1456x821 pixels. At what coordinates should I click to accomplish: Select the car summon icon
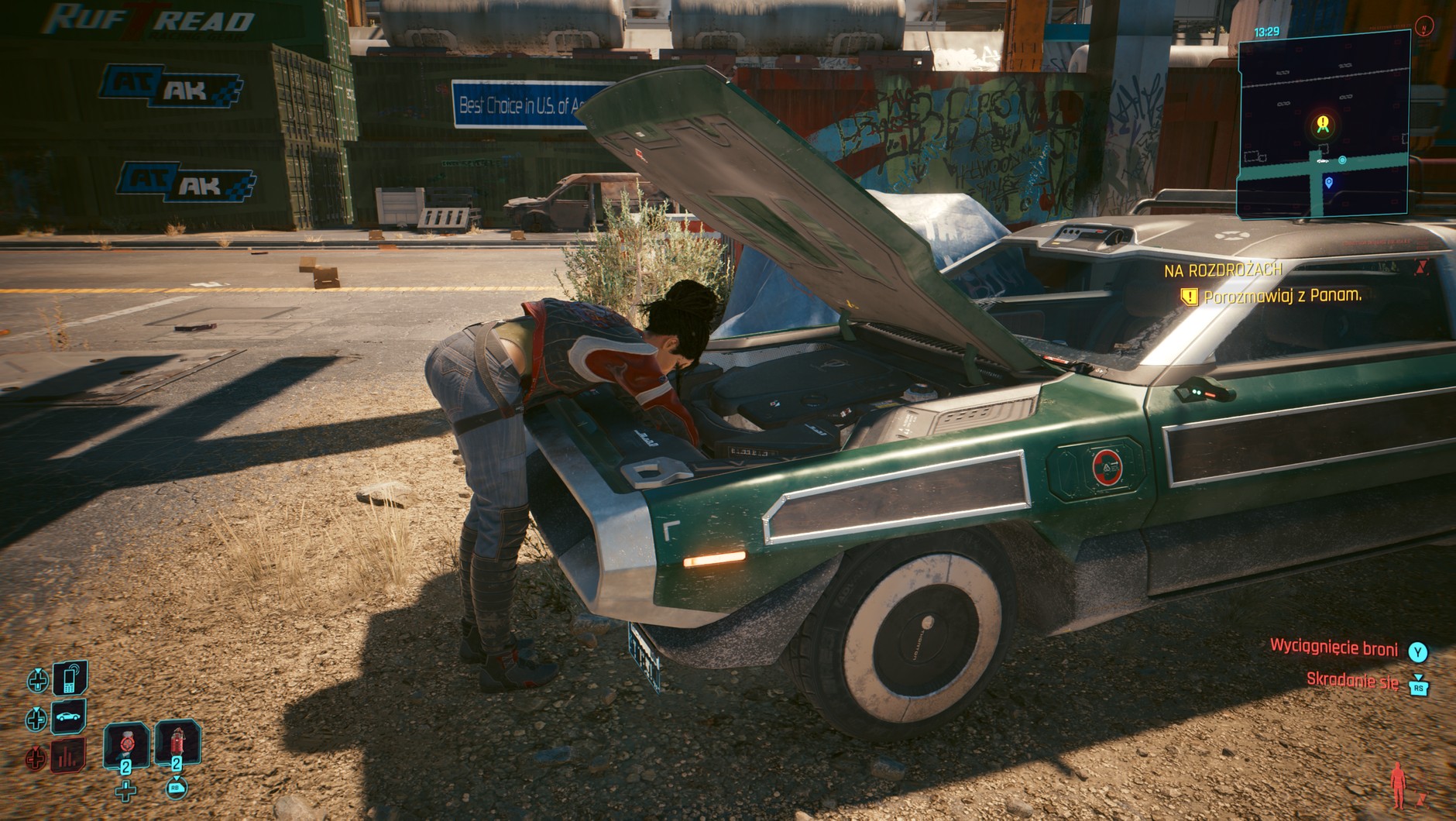click(x=69, y=717)
